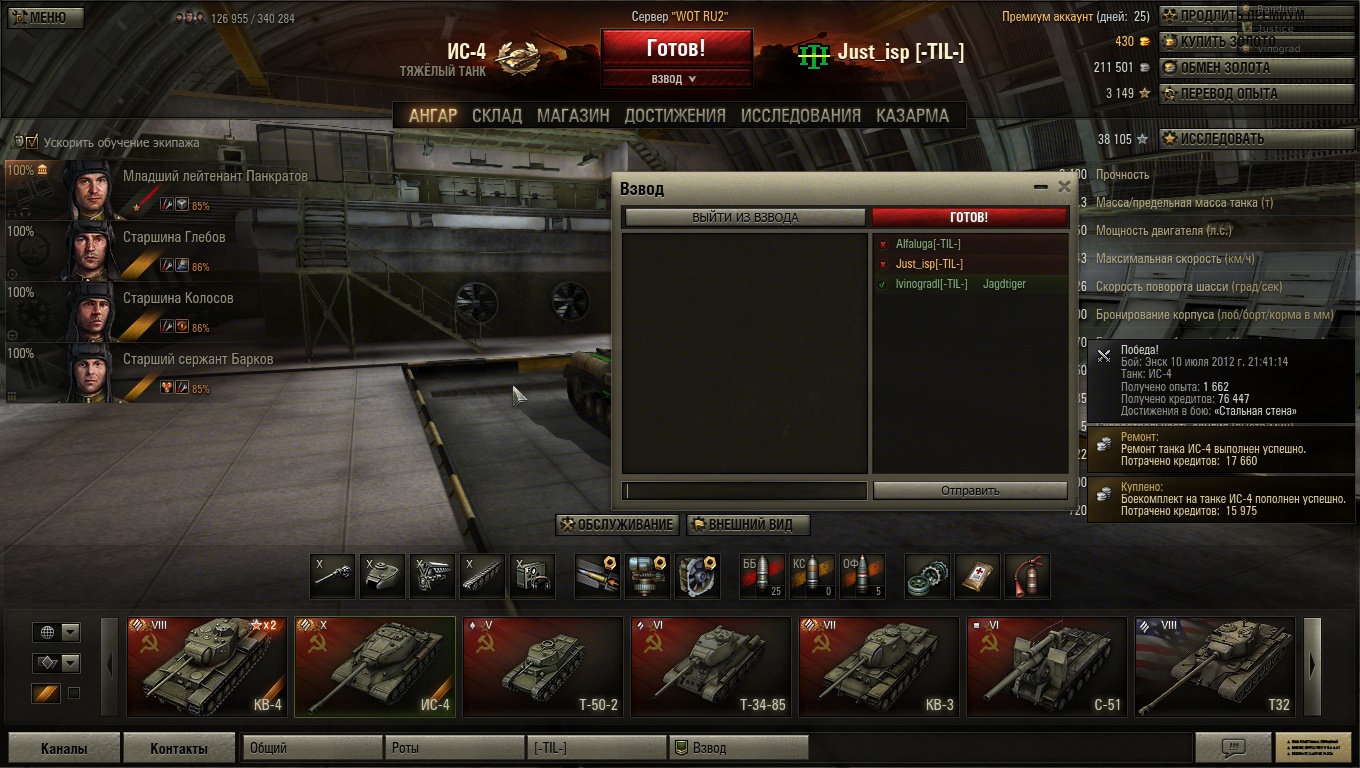This screenshot has width=1360, height=768.
Task: Send the chat message with Отправить
Action: (970, 491)
